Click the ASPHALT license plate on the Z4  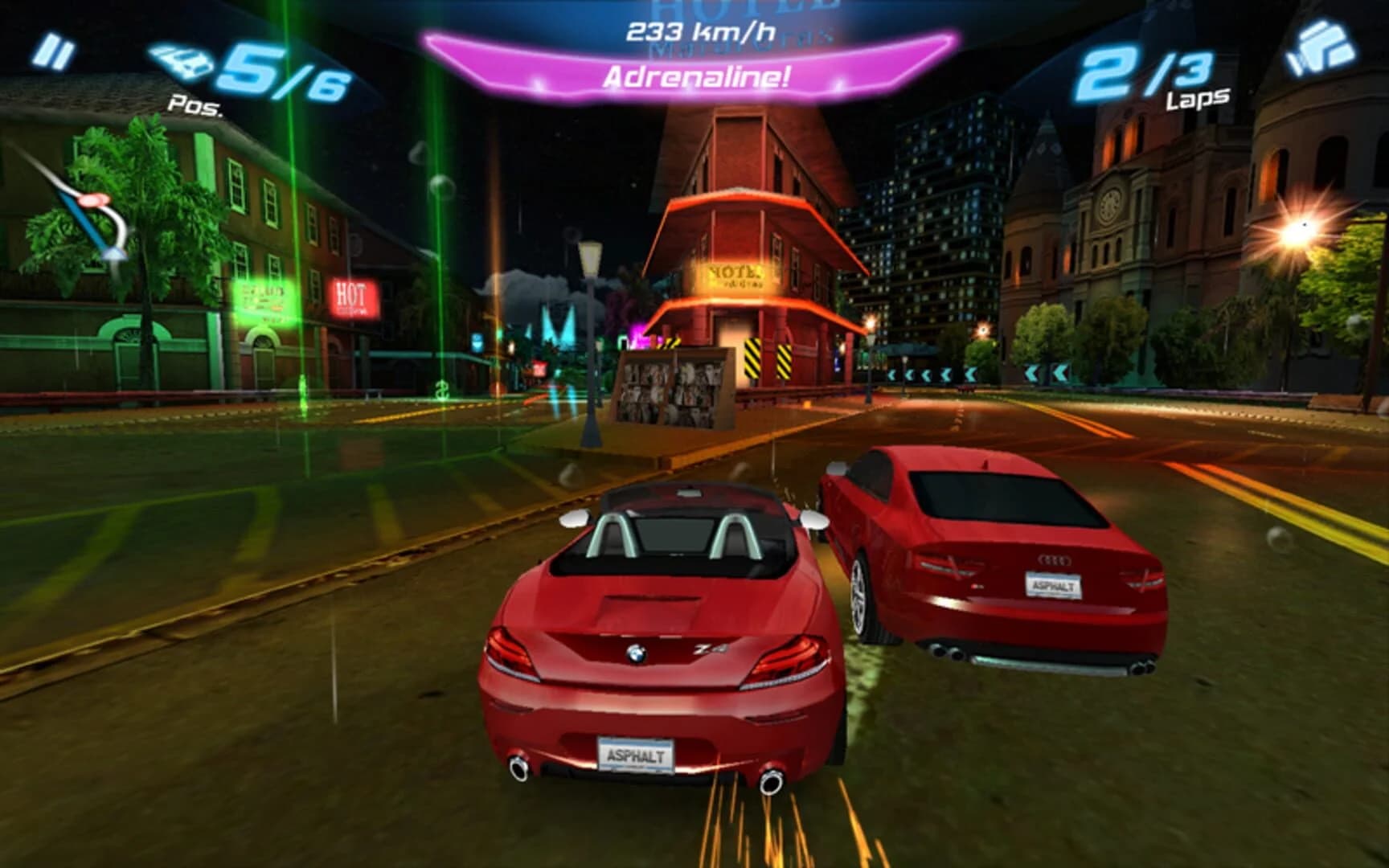click(x=636, y=755)
